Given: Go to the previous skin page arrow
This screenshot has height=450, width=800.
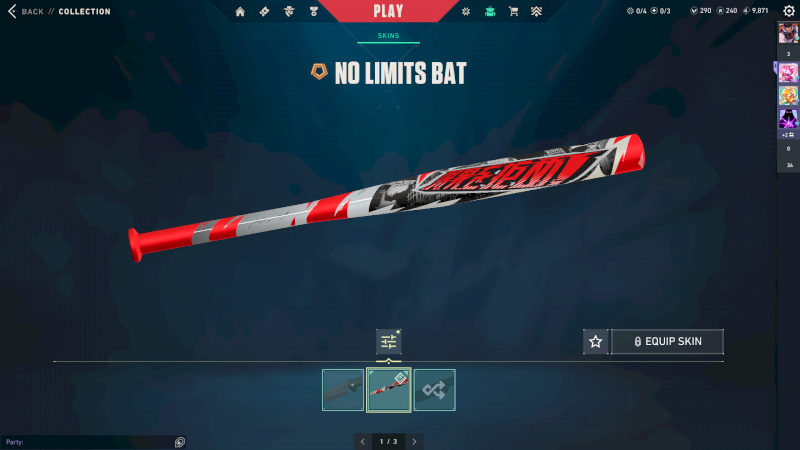Looking at the screenshot, I should (362, 441).
